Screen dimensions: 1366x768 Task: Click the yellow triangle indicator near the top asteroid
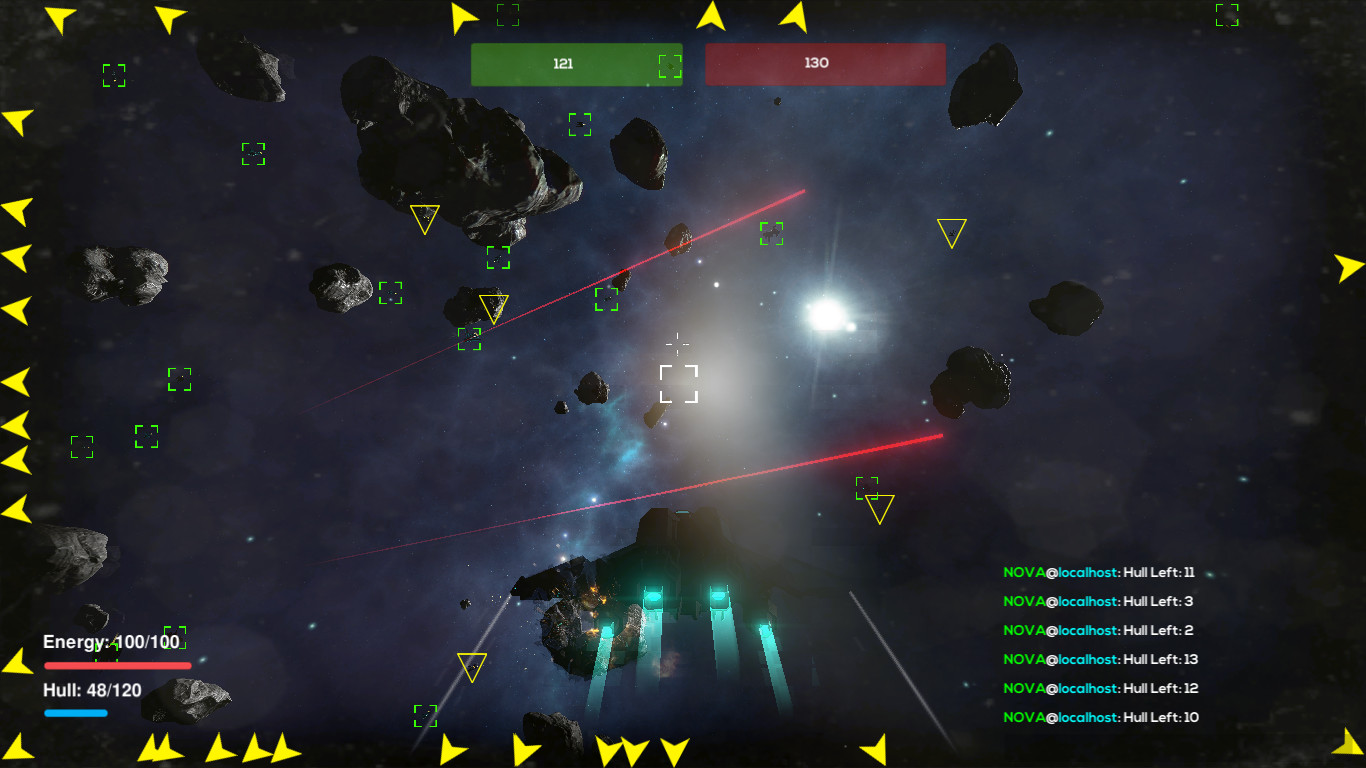(425, 219)
